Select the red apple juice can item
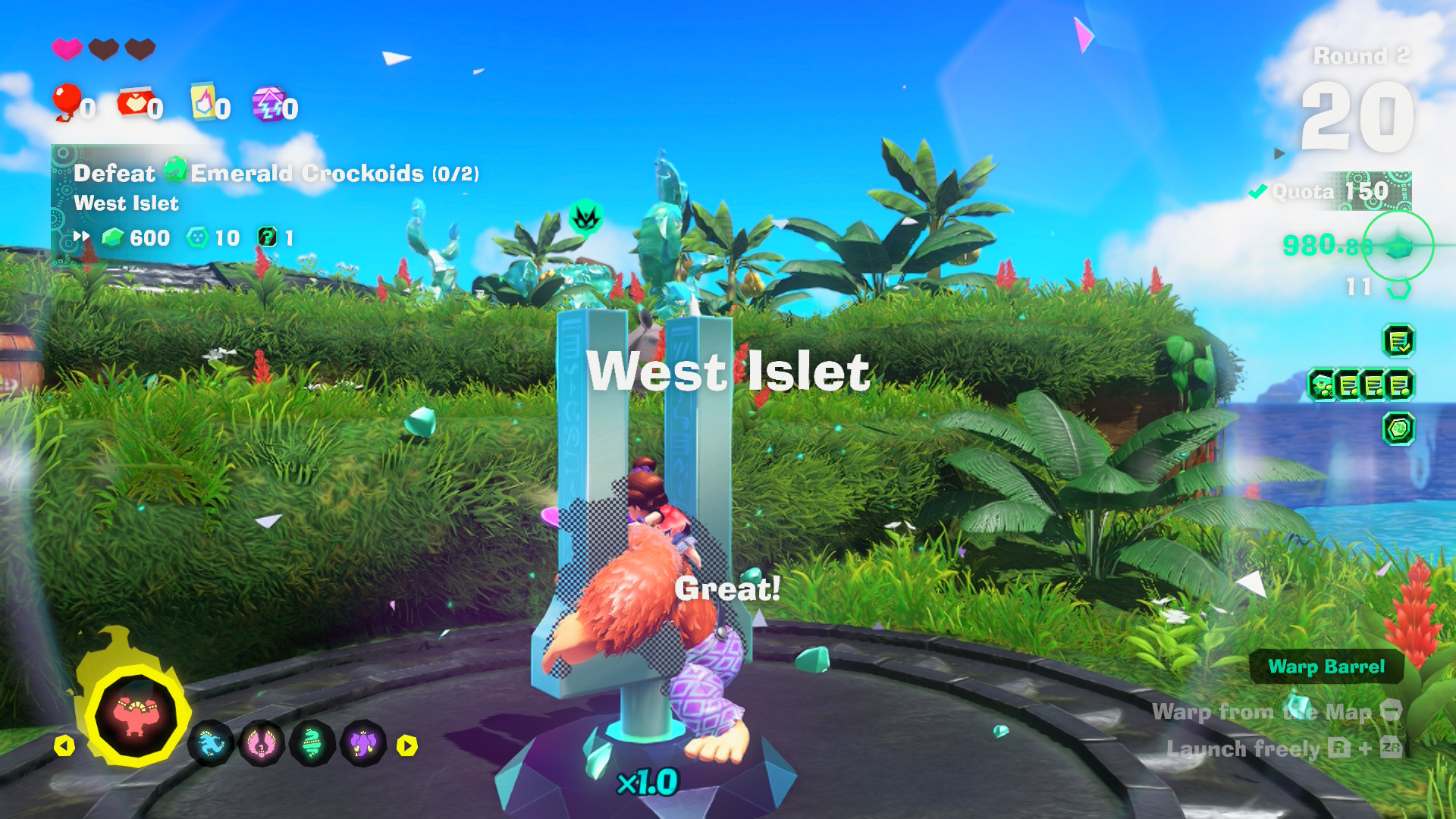The width and height of the screenshot is (1456, 819). coord(135,103)
